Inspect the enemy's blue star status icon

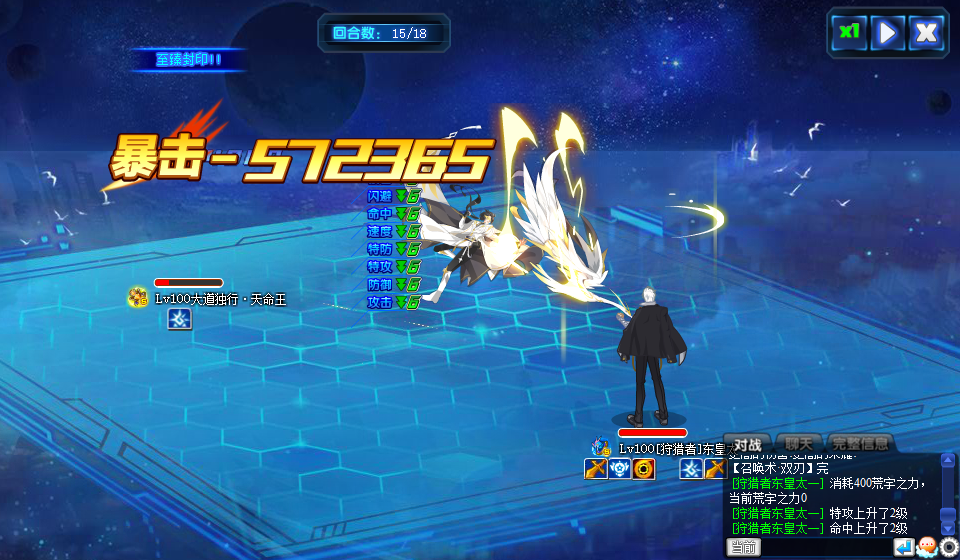tap(179, 318)
